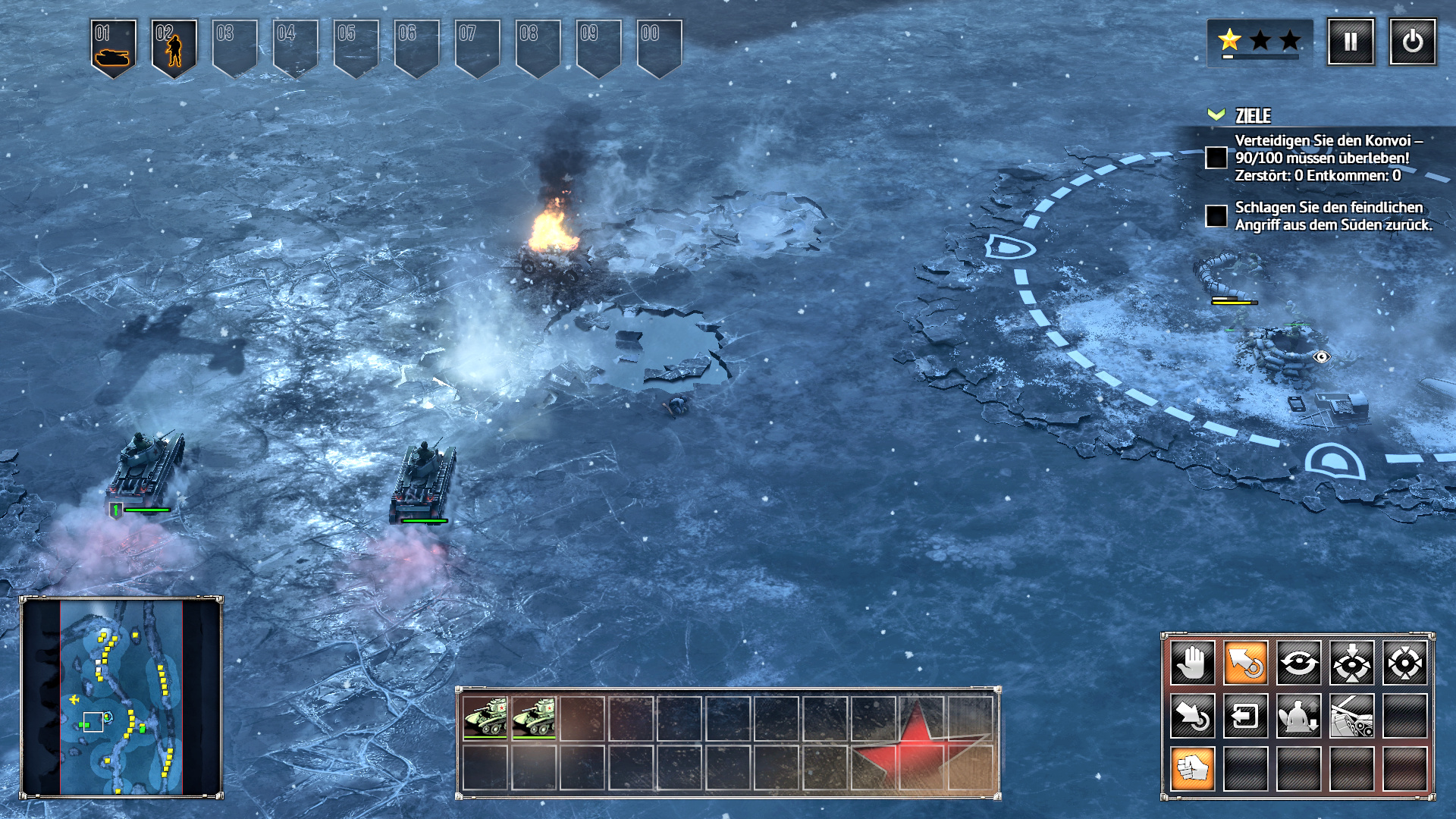Choose the empty control group 03 badge
Image resolution: width=1456 pixels, height=819 pixels.
point(234,47)
